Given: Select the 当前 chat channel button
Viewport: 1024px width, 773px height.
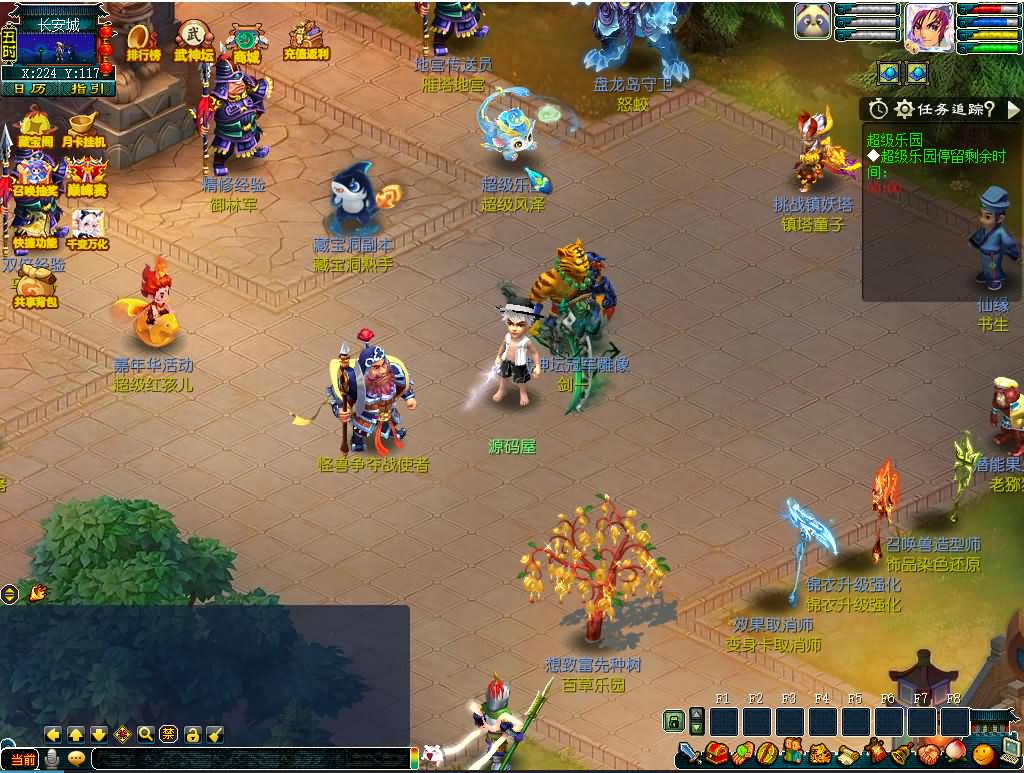Looking at the screenshot, I should click(21, 759).
